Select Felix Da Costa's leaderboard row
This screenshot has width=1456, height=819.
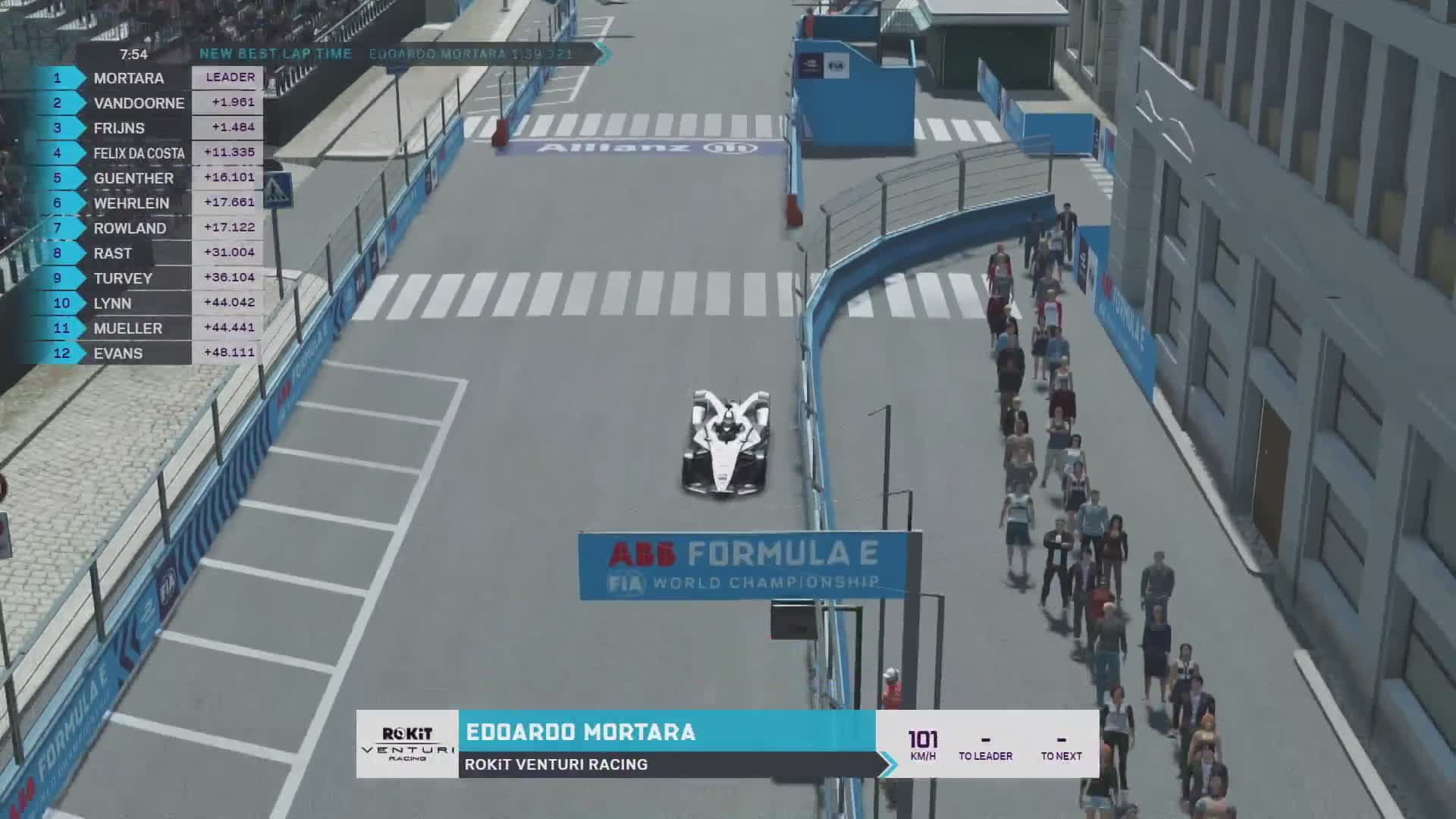tap(139, 153)
